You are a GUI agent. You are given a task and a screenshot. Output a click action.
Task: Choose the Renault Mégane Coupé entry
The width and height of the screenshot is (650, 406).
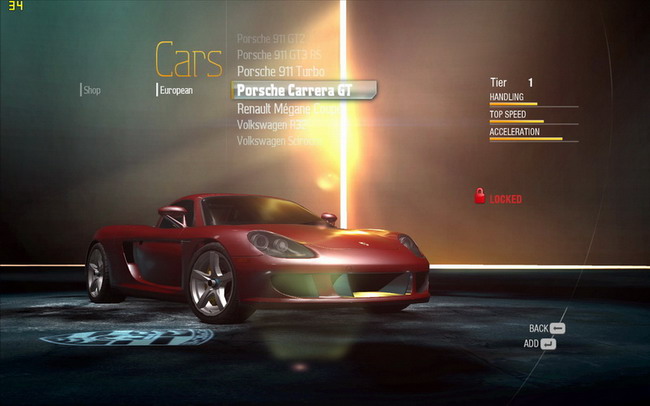[x=285, y=107]
